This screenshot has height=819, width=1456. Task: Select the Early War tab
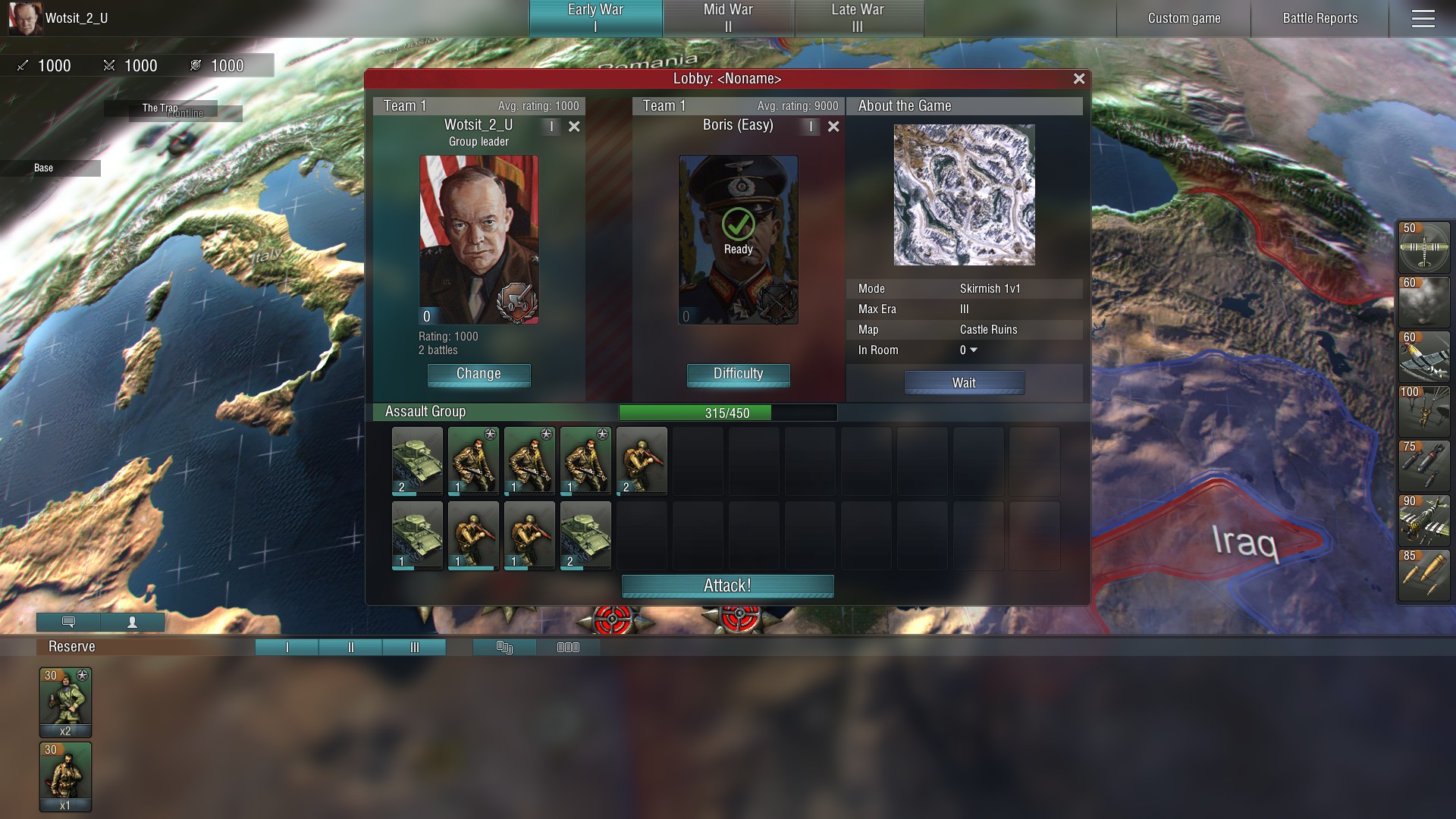tap(595, 18)
